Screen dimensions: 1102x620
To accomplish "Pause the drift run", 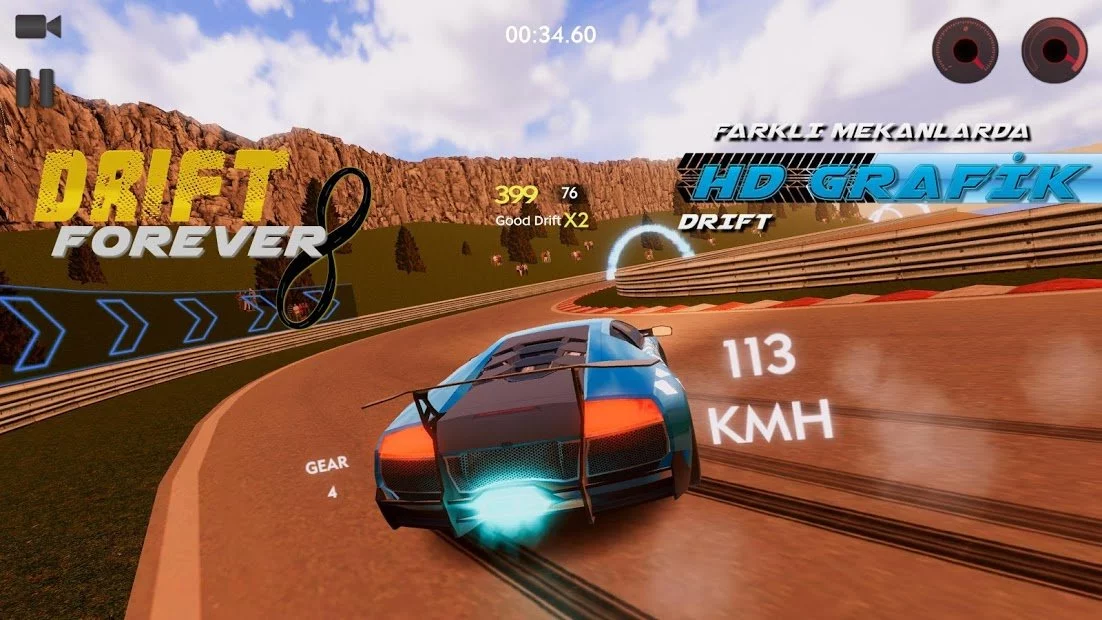I will (35, 87).
